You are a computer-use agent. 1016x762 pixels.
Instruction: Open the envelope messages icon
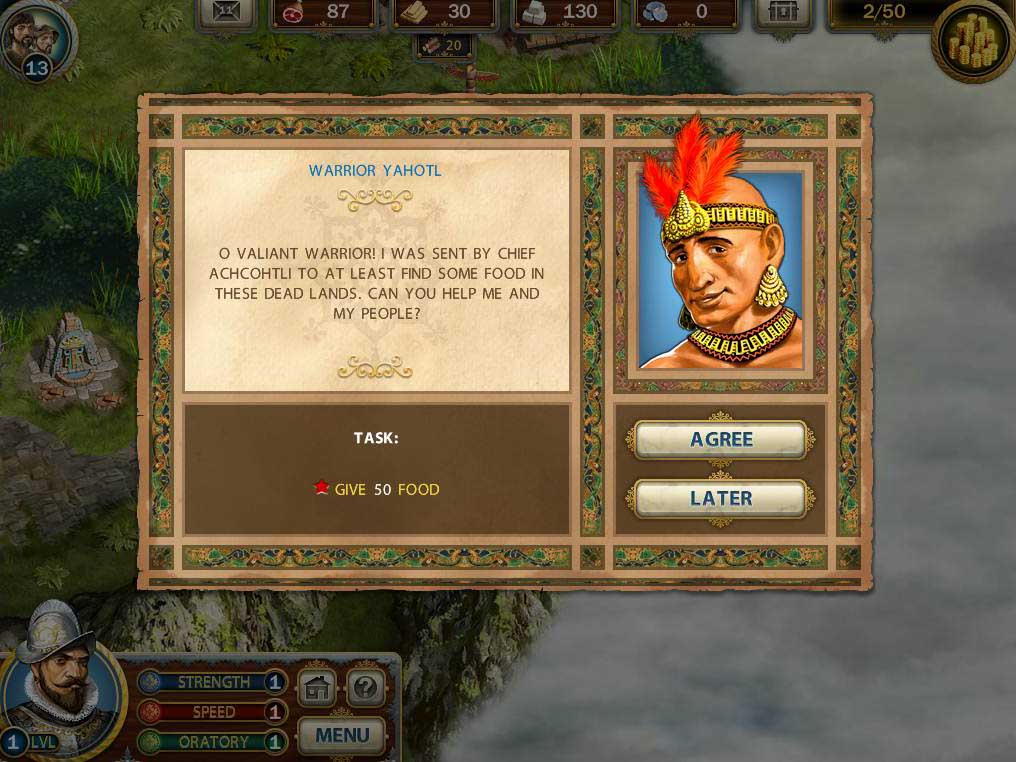pos(227,12)
